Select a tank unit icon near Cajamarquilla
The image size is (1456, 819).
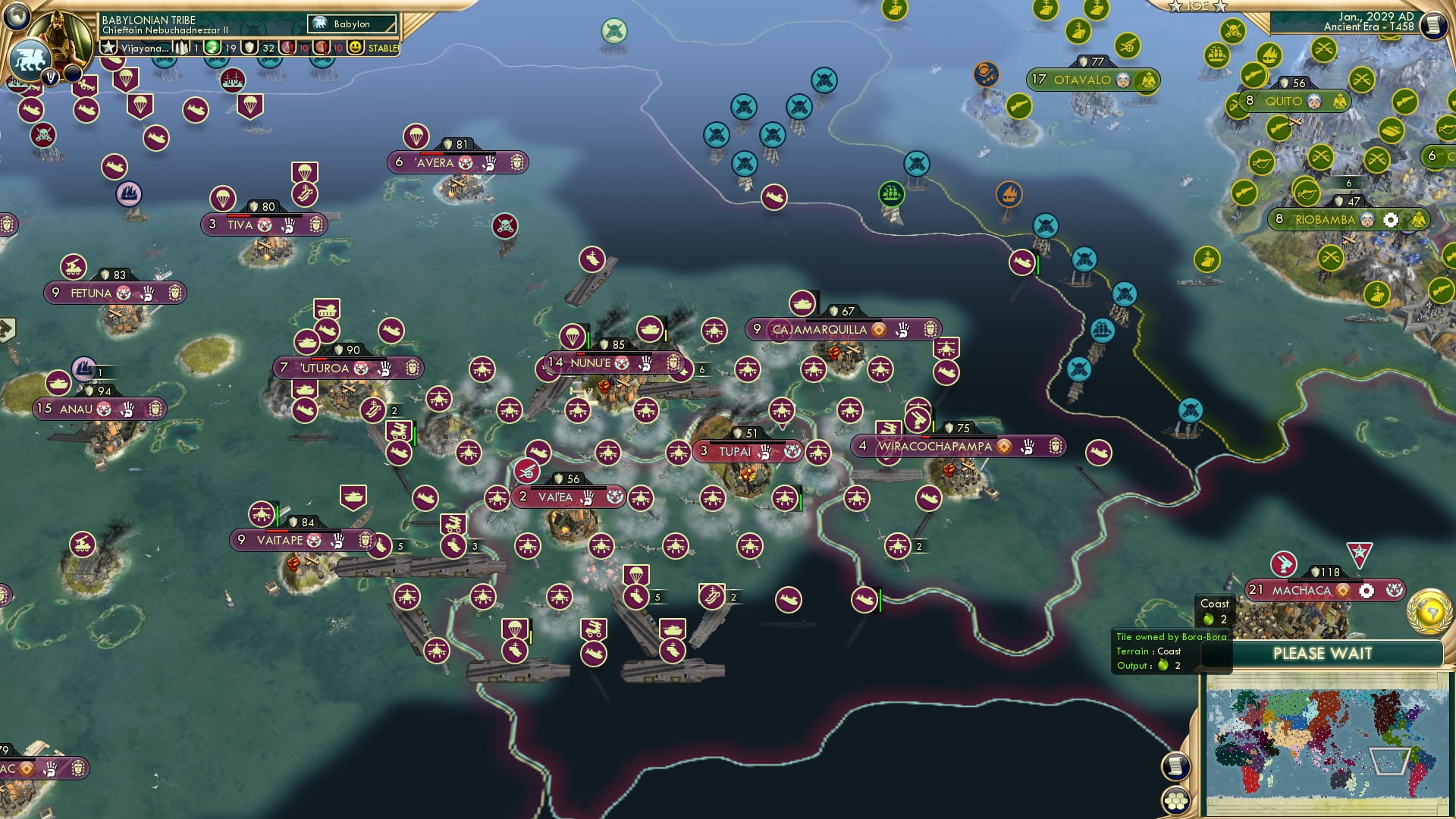pos(802,303)
